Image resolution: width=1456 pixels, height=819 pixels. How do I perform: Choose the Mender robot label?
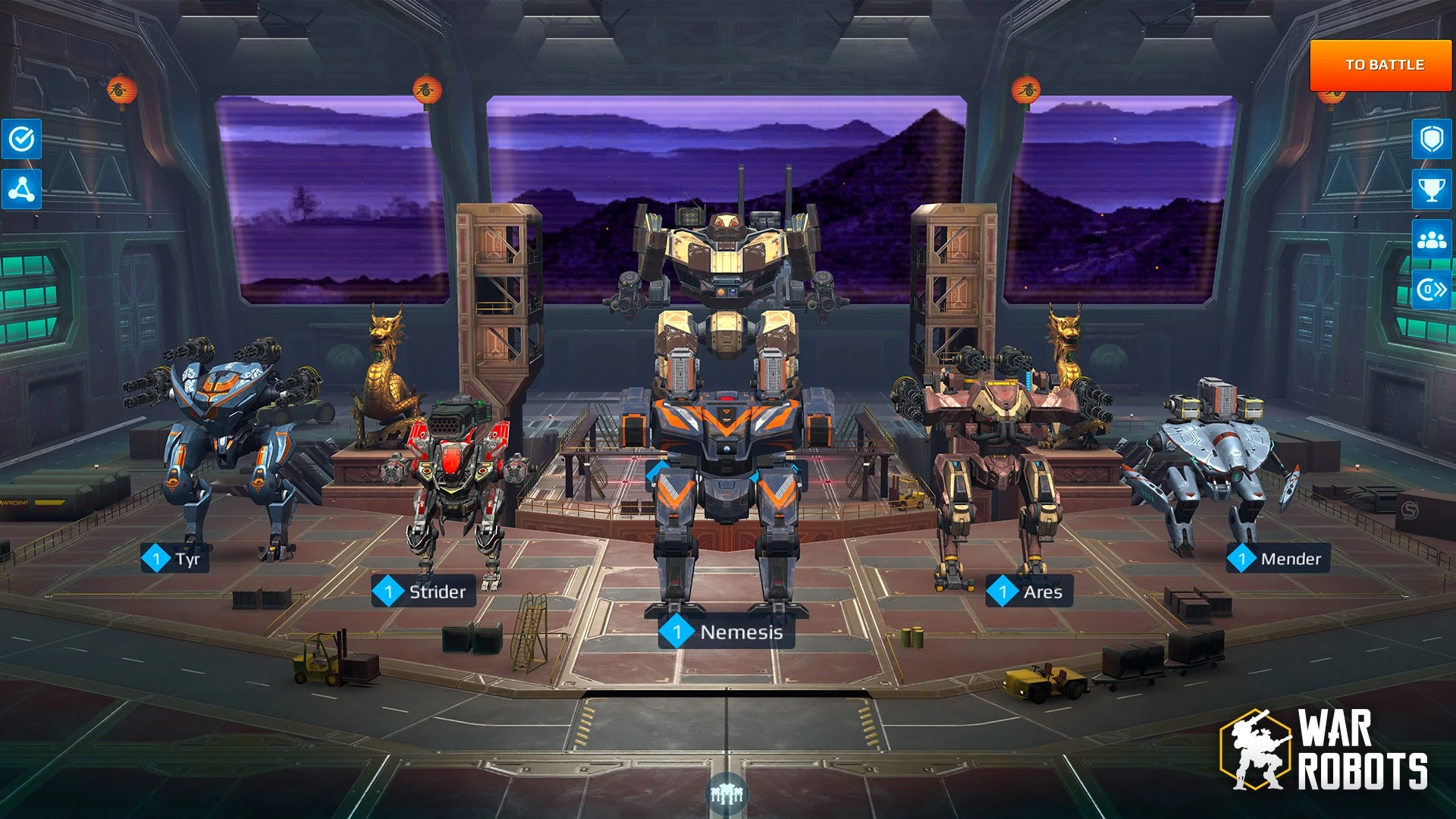coord(1278,559)
